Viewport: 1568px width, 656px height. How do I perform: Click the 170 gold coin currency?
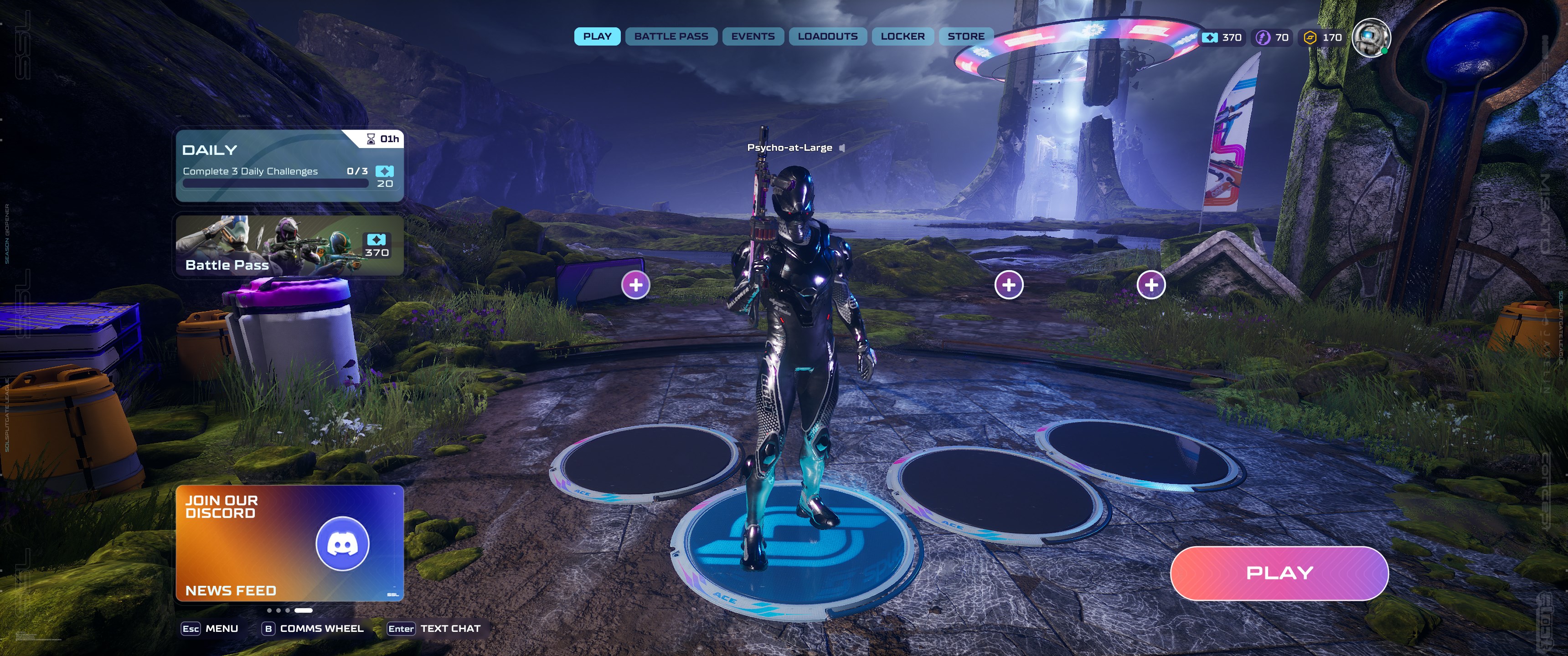point(1323,38)
